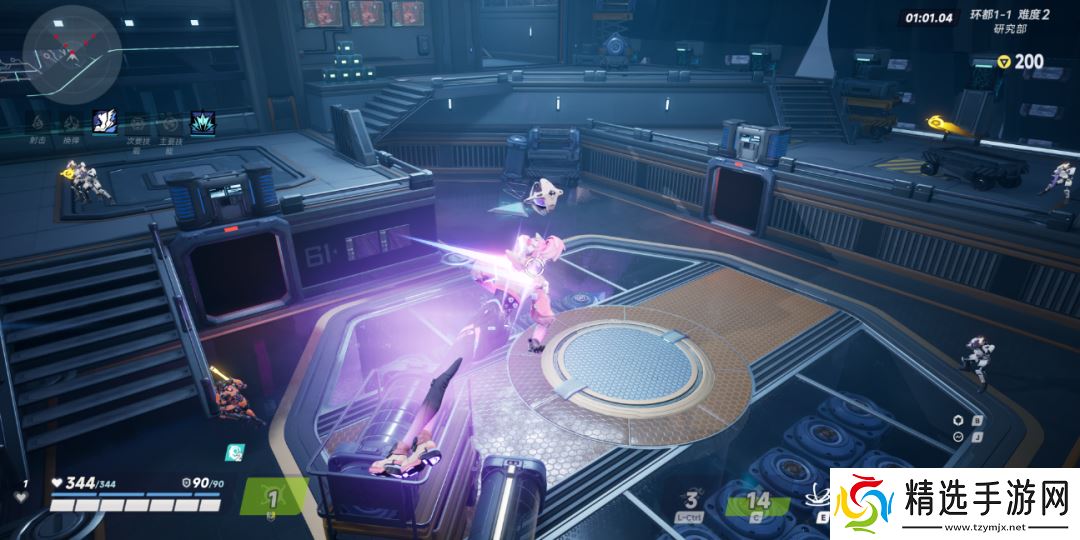Open the hexagon backpack icon
This screenshot has height=540, width=1080.
pos(959,420)
